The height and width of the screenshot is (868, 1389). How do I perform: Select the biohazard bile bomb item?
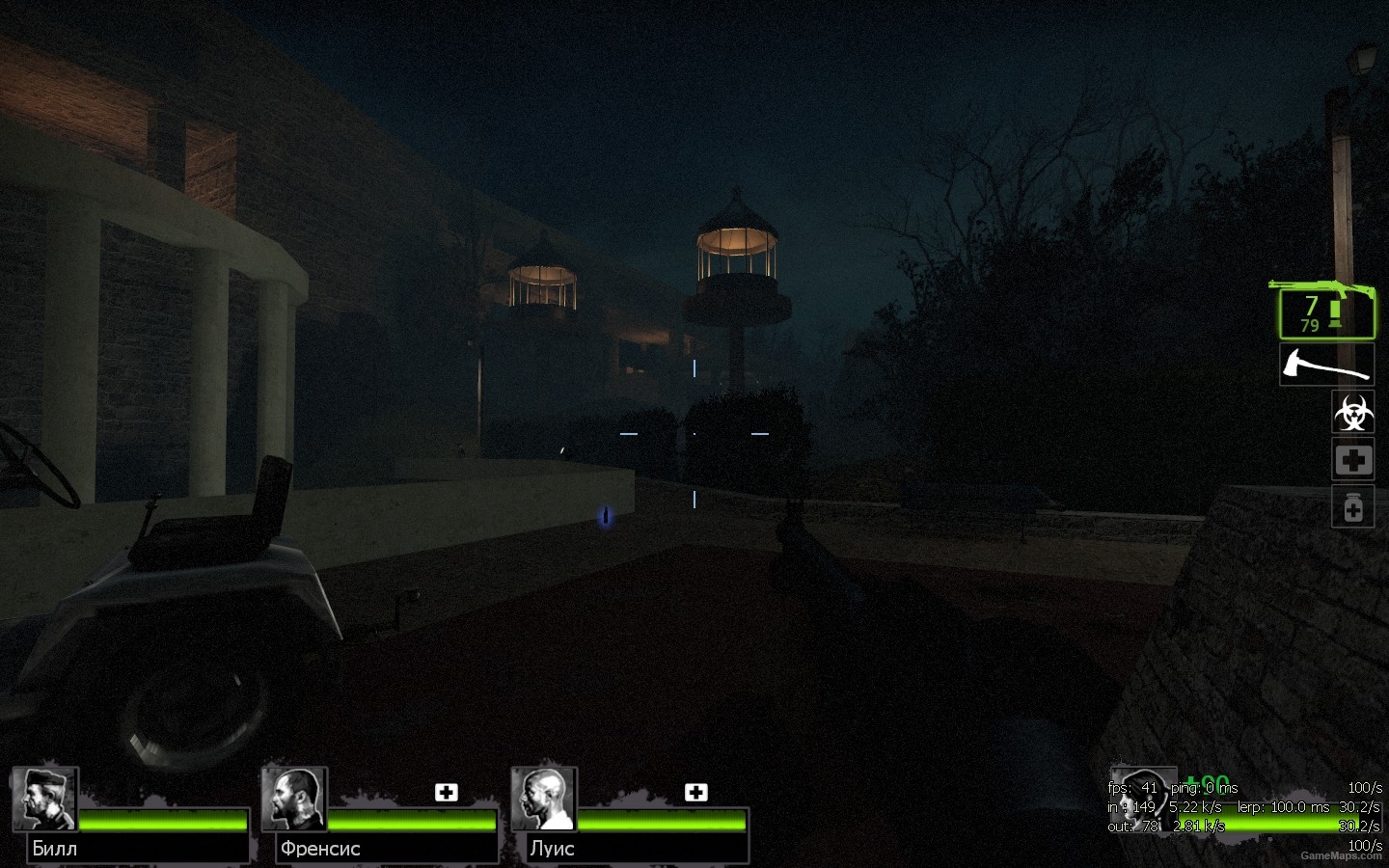[1353, 413]
